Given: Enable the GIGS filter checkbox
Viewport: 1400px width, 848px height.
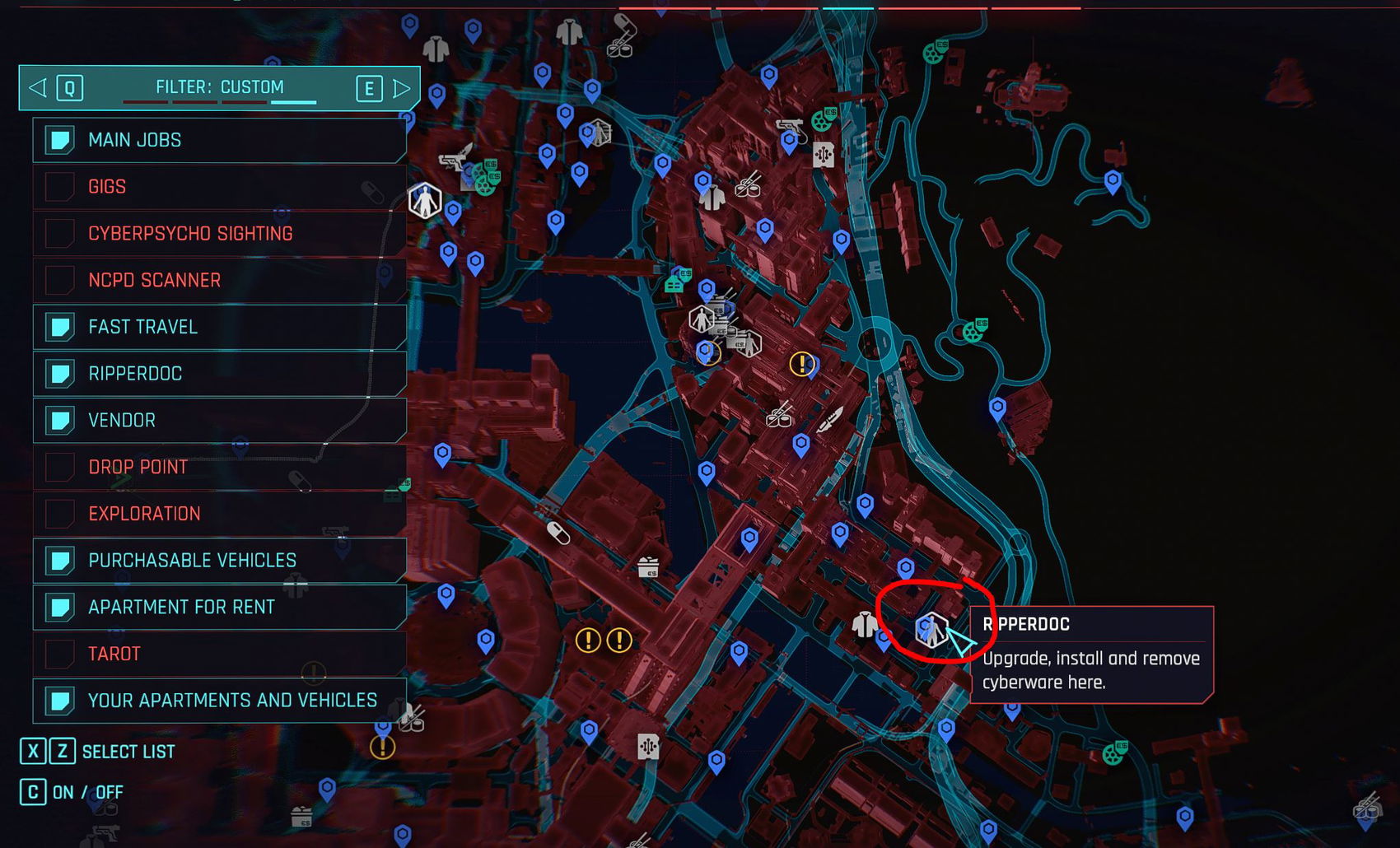Looking at the screenshot, I should [x=58, y=187].
